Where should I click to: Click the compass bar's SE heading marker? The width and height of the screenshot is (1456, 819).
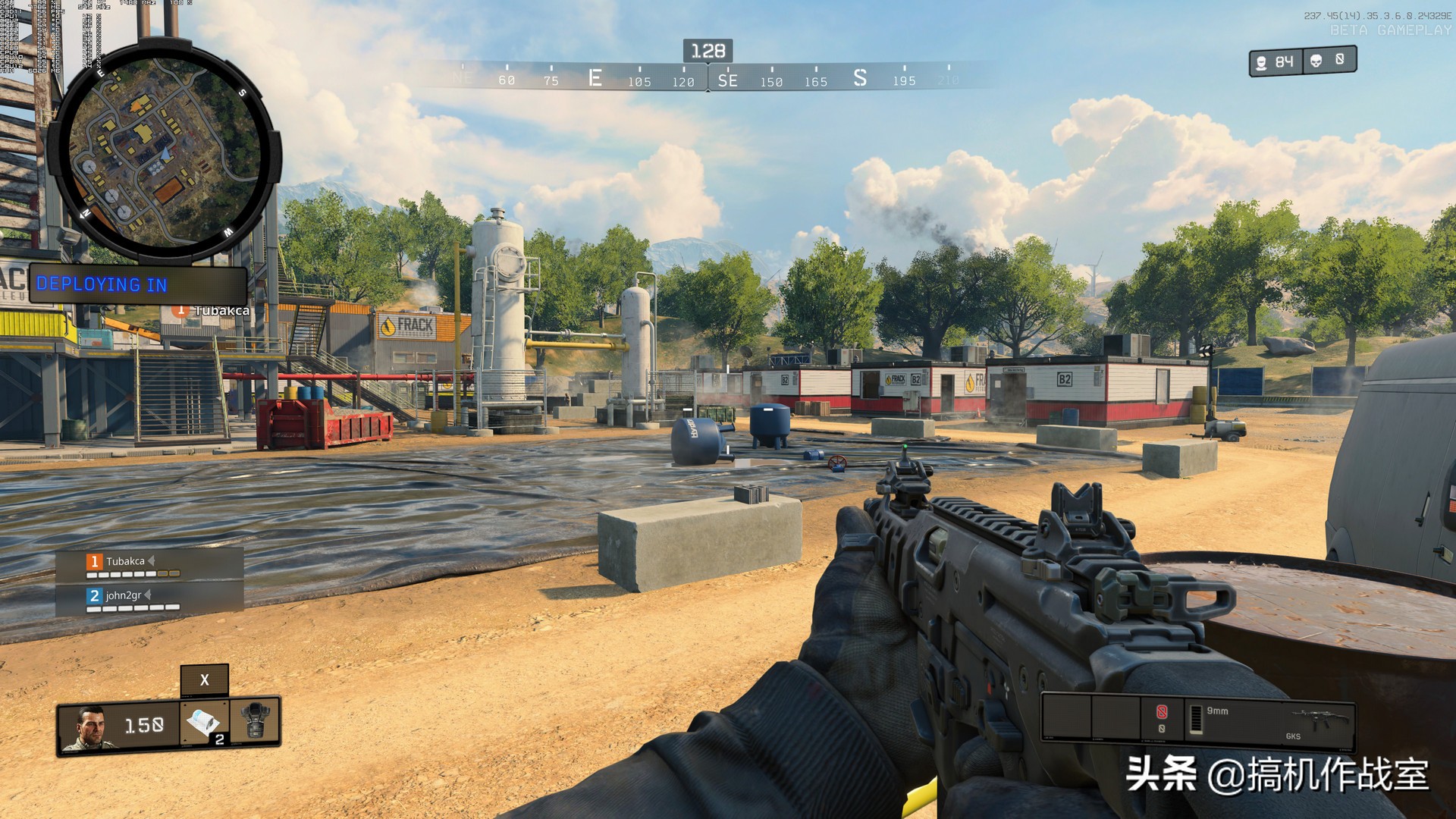(x=727, y=80)
